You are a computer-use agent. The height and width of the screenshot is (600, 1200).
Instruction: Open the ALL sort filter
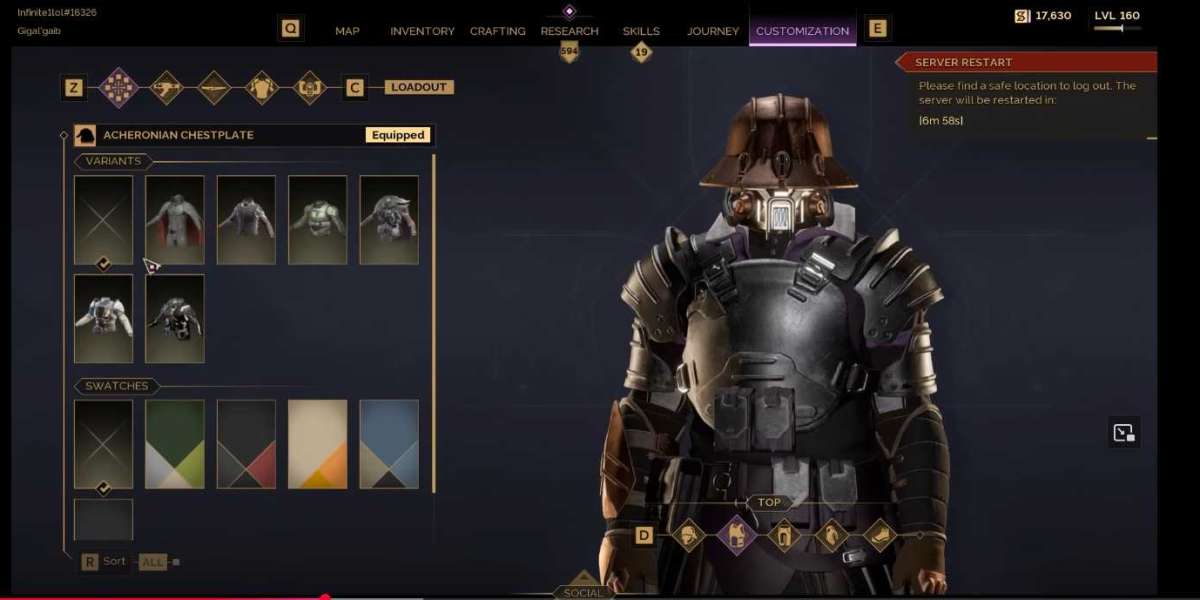click(x=153, y=562)
